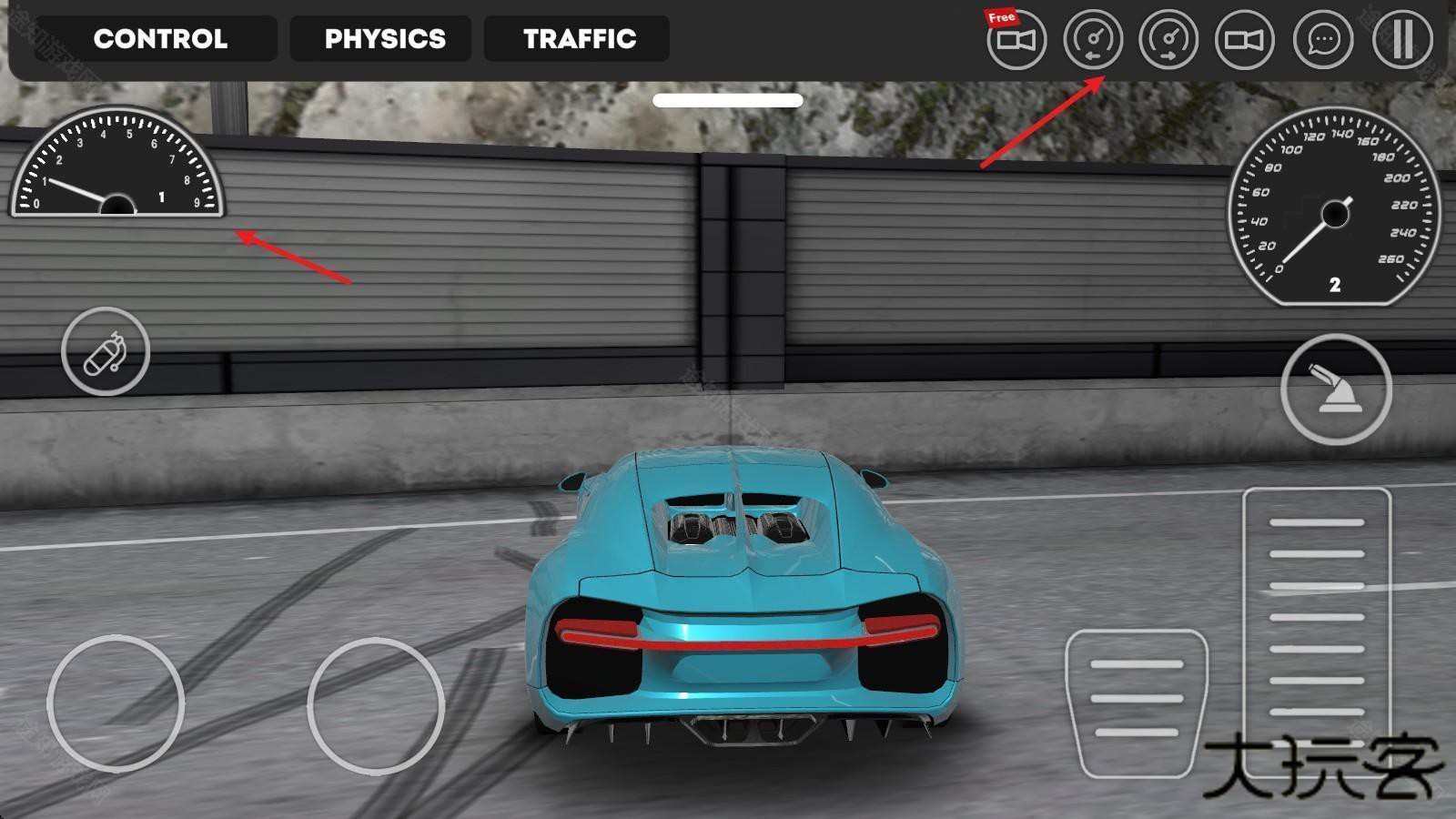Open the chat speech bubble
1456x819 pixels.
[1322, 40]
